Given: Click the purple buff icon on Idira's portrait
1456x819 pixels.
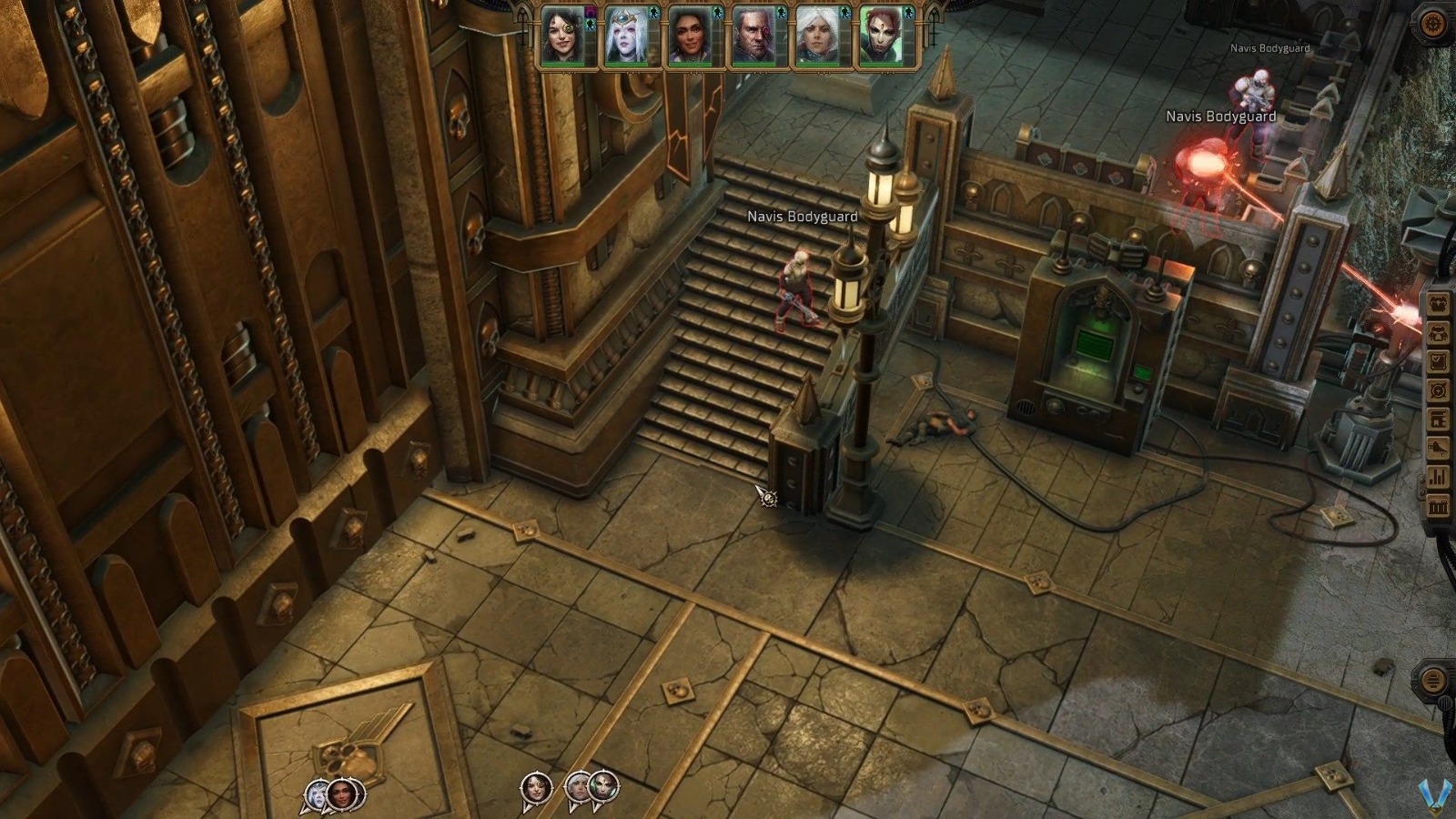Looking at the screenshot, I should point(590,12).
